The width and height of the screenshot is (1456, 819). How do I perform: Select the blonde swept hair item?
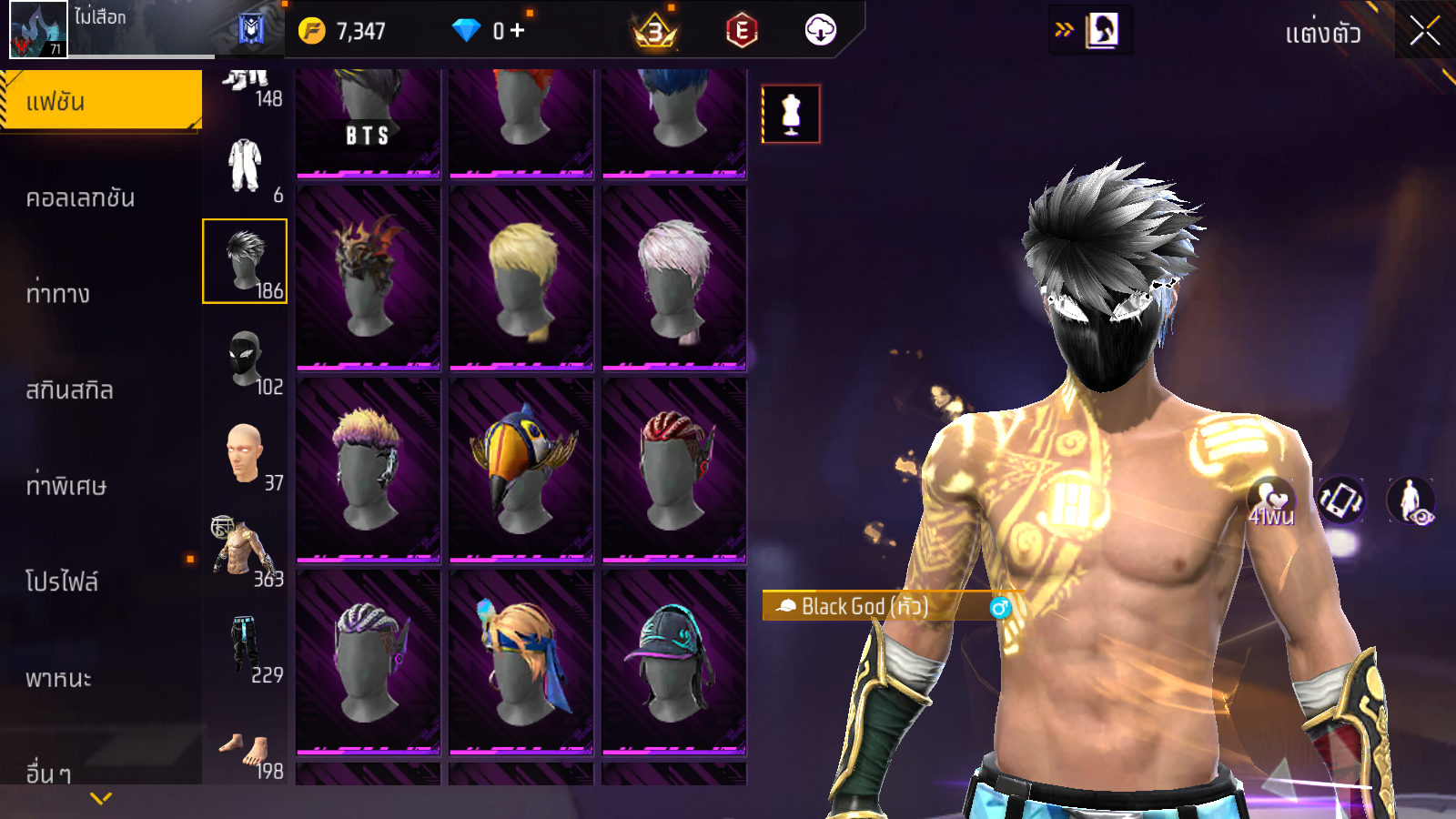pos(521,278)
